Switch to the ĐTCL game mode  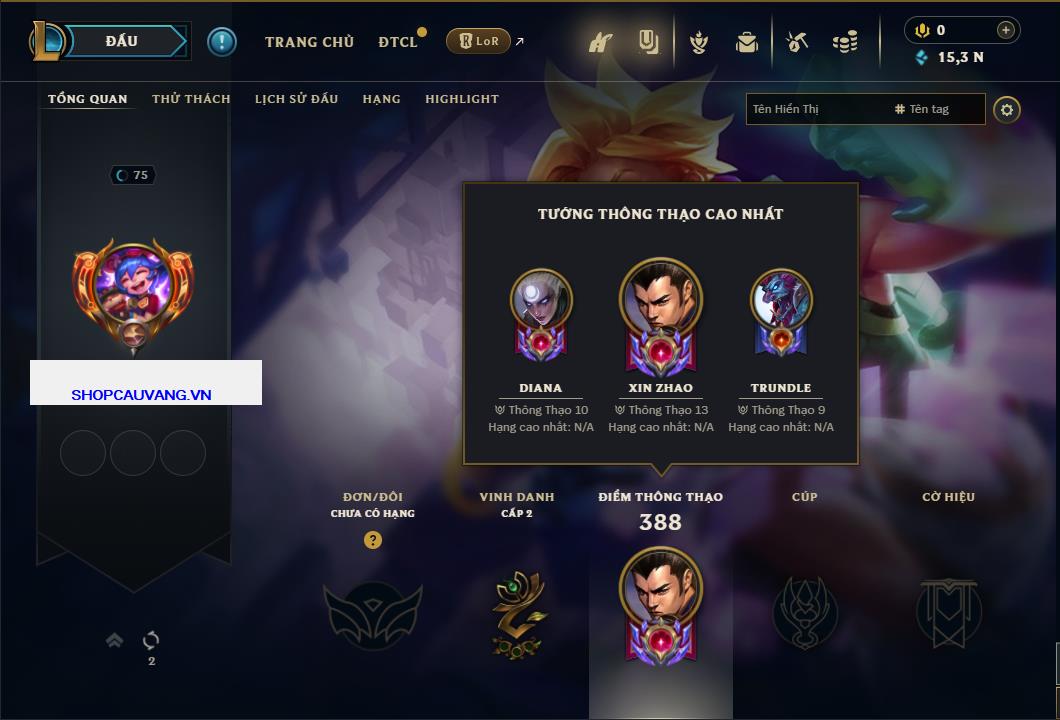pos(398,42)
